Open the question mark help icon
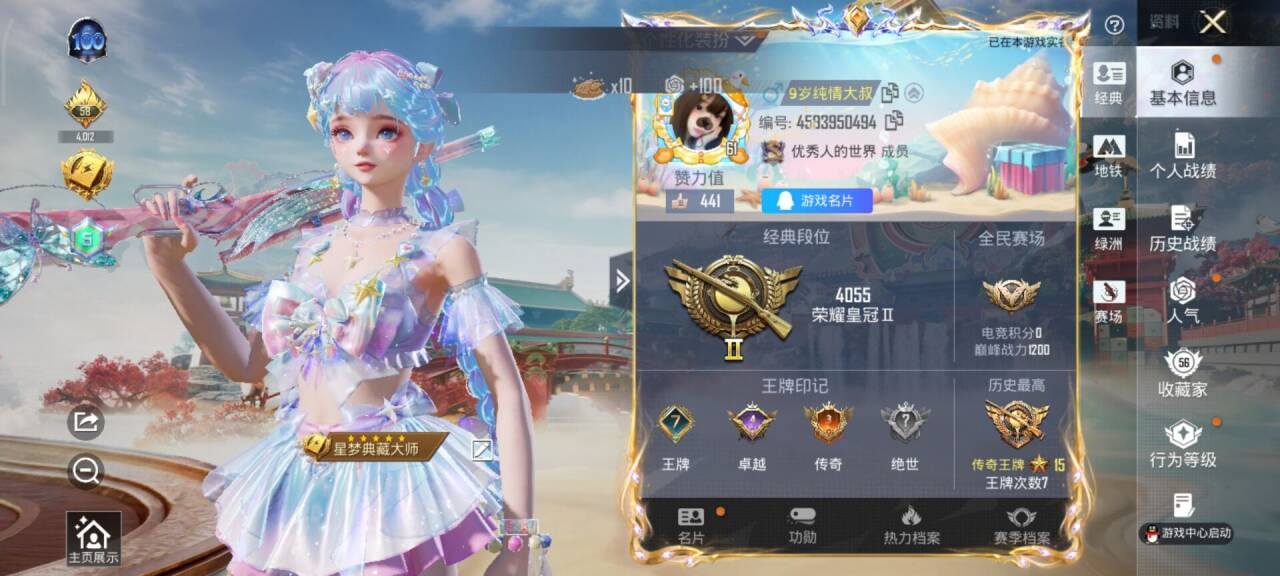 [x=1114, y=25]
